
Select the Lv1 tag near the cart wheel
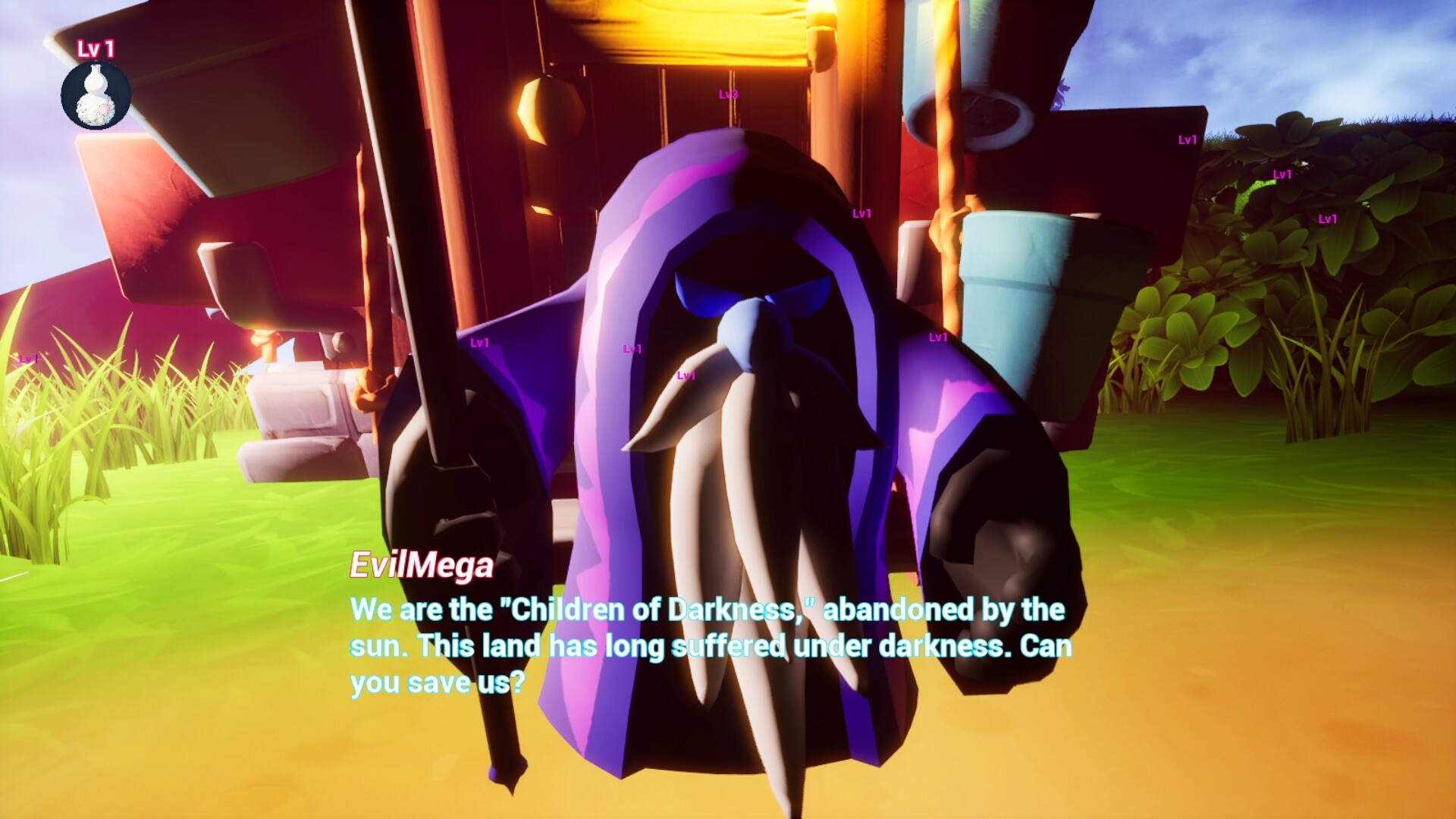coord(479,344)
